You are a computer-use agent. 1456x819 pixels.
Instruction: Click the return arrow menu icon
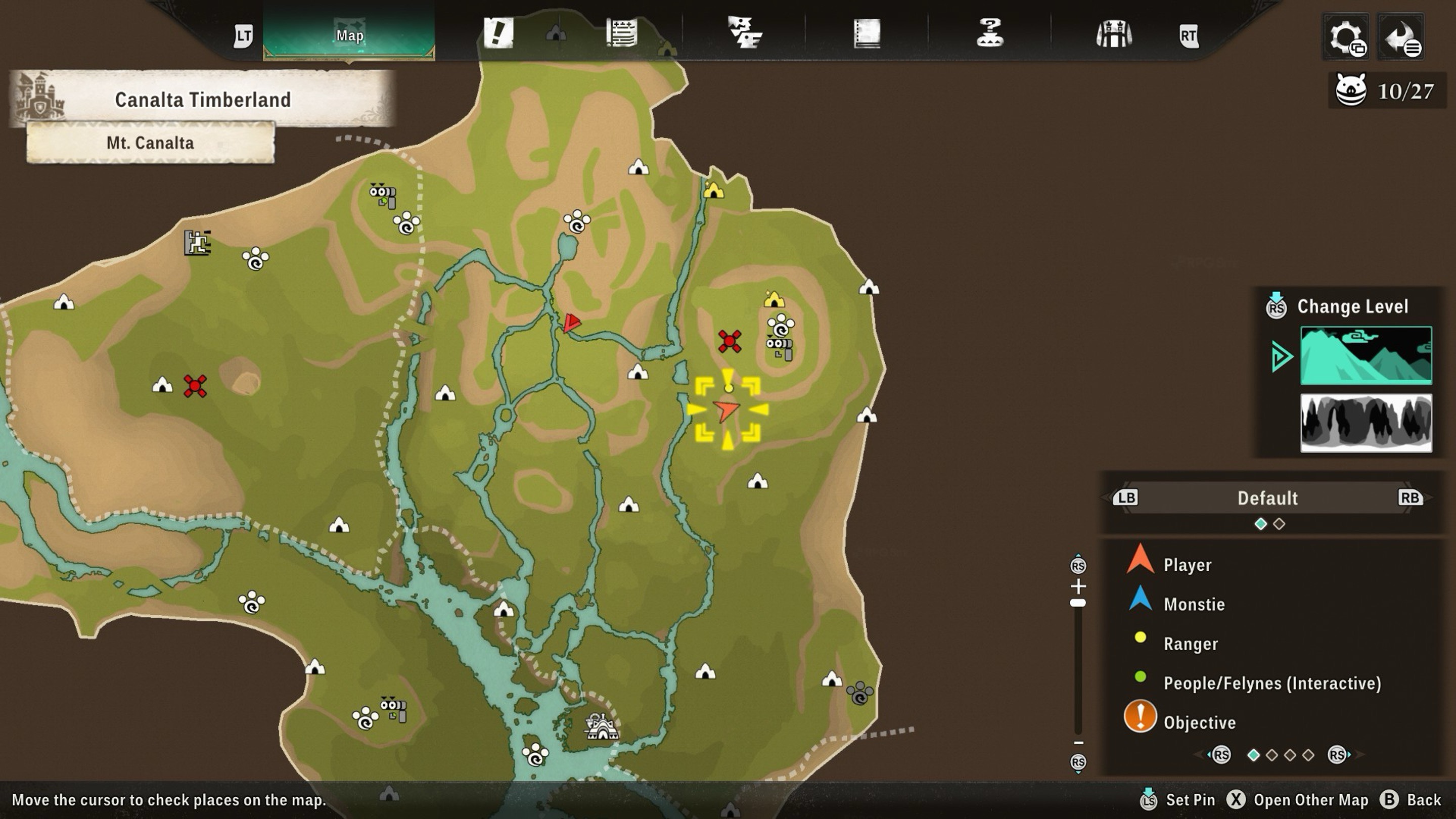click(1401, 37)
